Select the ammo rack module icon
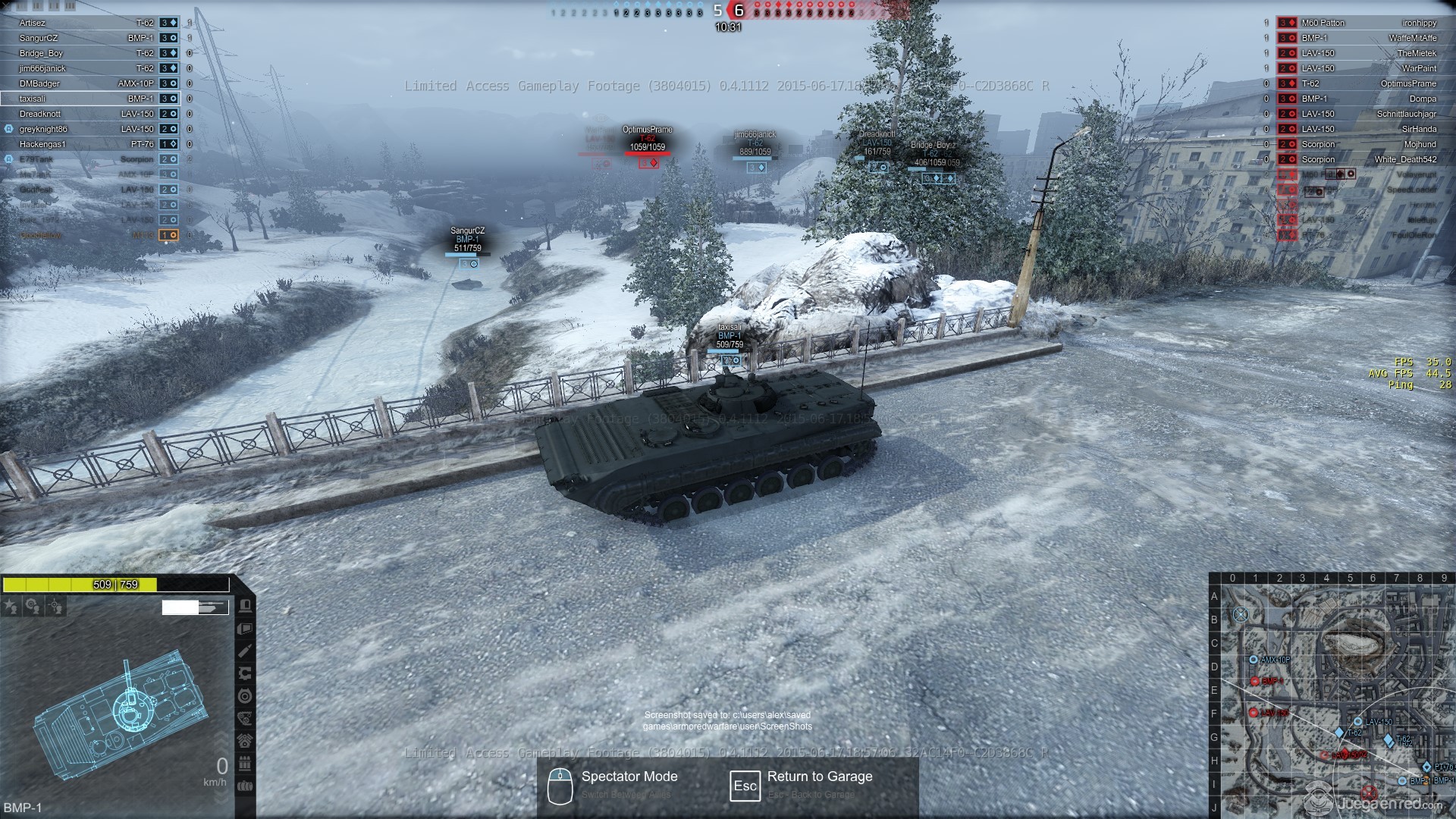This screenshot has width=1456, height=819. click(245, 764)
